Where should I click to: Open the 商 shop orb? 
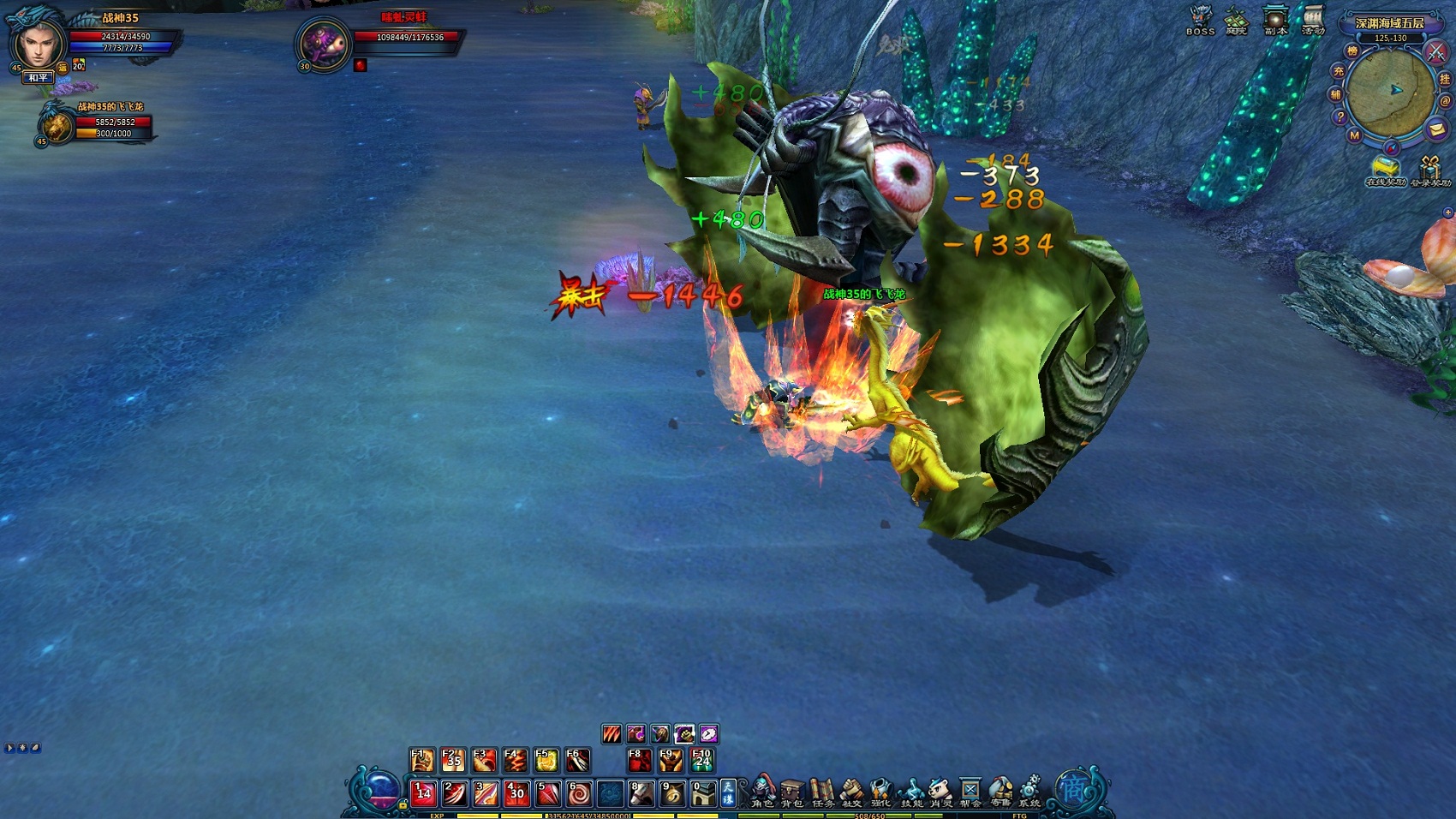(1072, 788)
